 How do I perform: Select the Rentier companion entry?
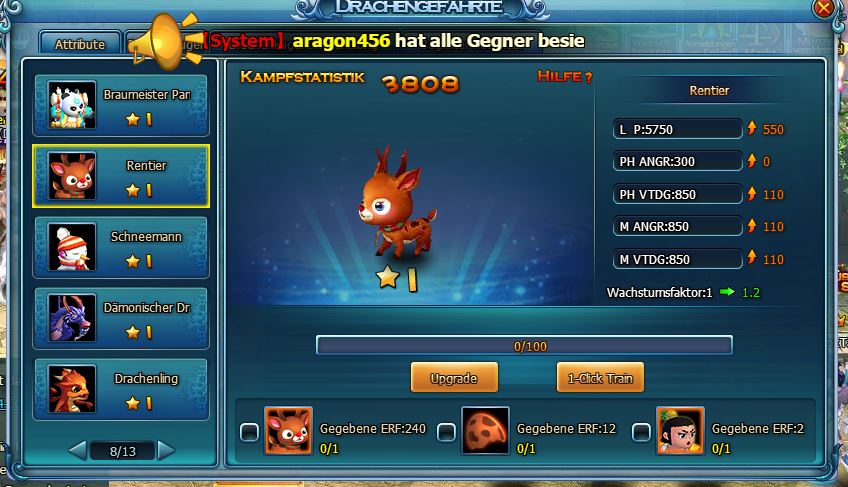(x=120, y=176)
